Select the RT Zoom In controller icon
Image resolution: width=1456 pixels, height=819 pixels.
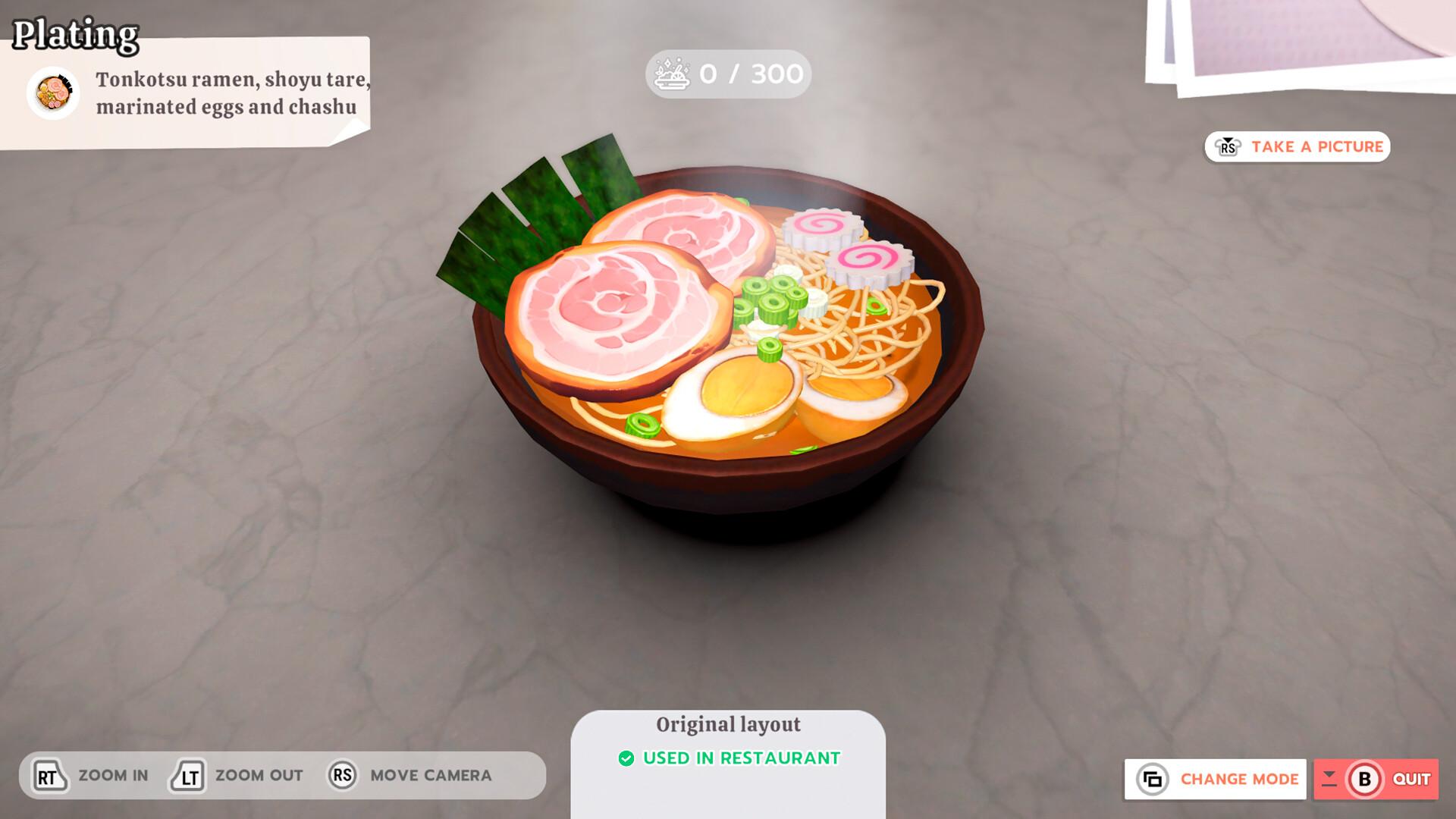click(x=48, y=775)
